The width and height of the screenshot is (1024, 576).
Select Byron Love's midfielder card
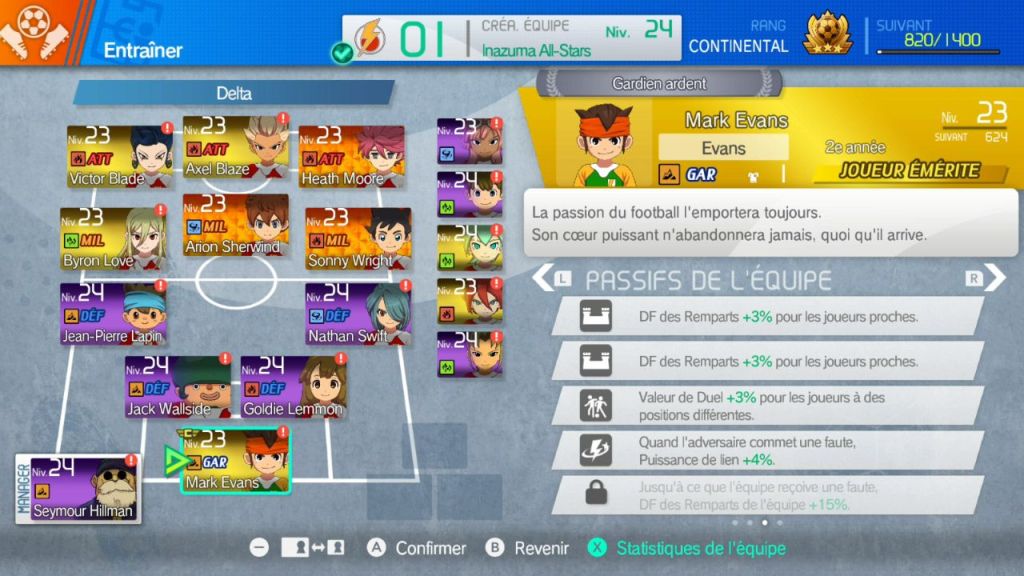(113, 238)
